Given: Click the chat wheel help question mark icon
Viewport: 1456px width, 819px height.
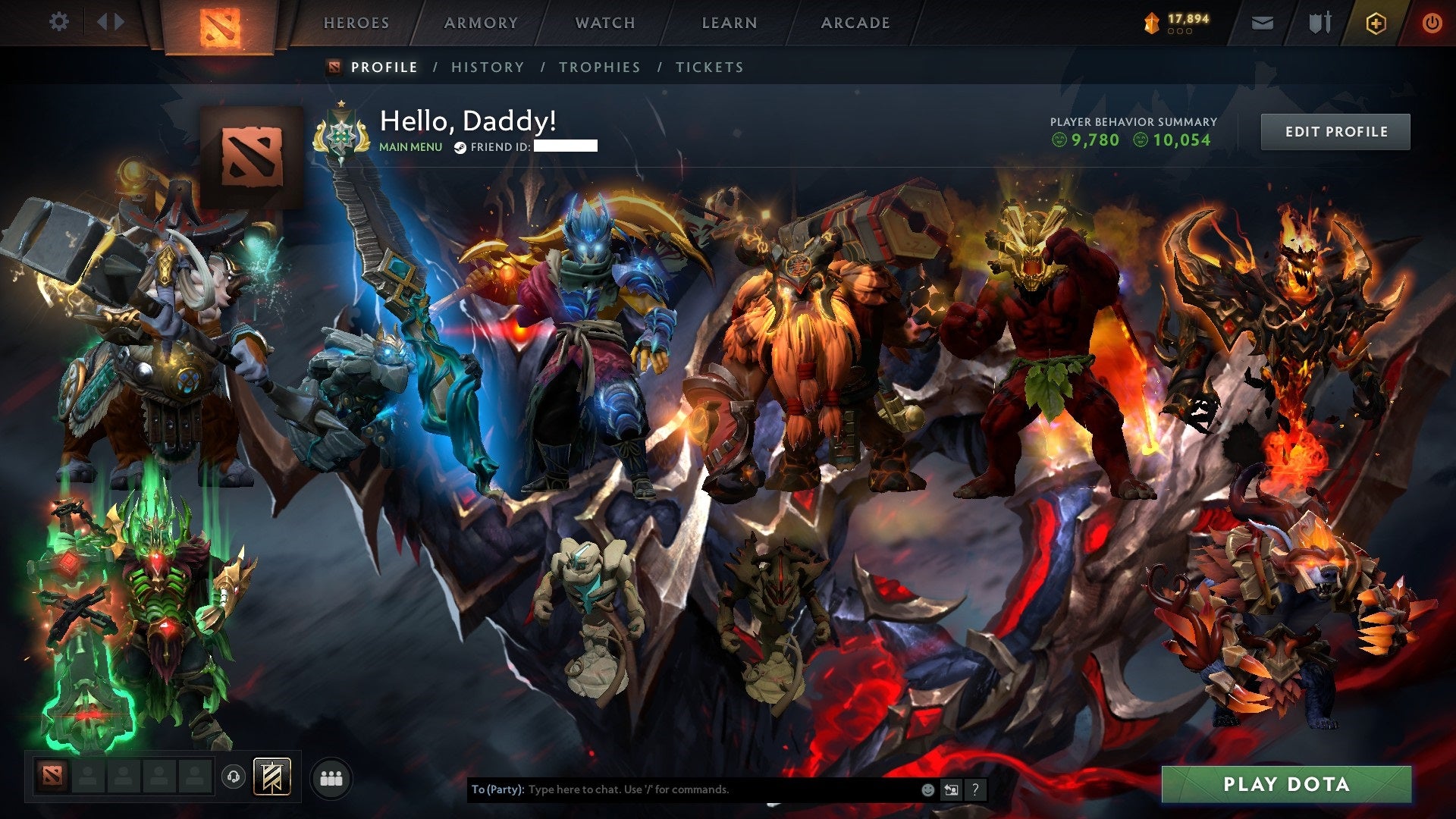Looking at the screenshot, I should (974, 789).
